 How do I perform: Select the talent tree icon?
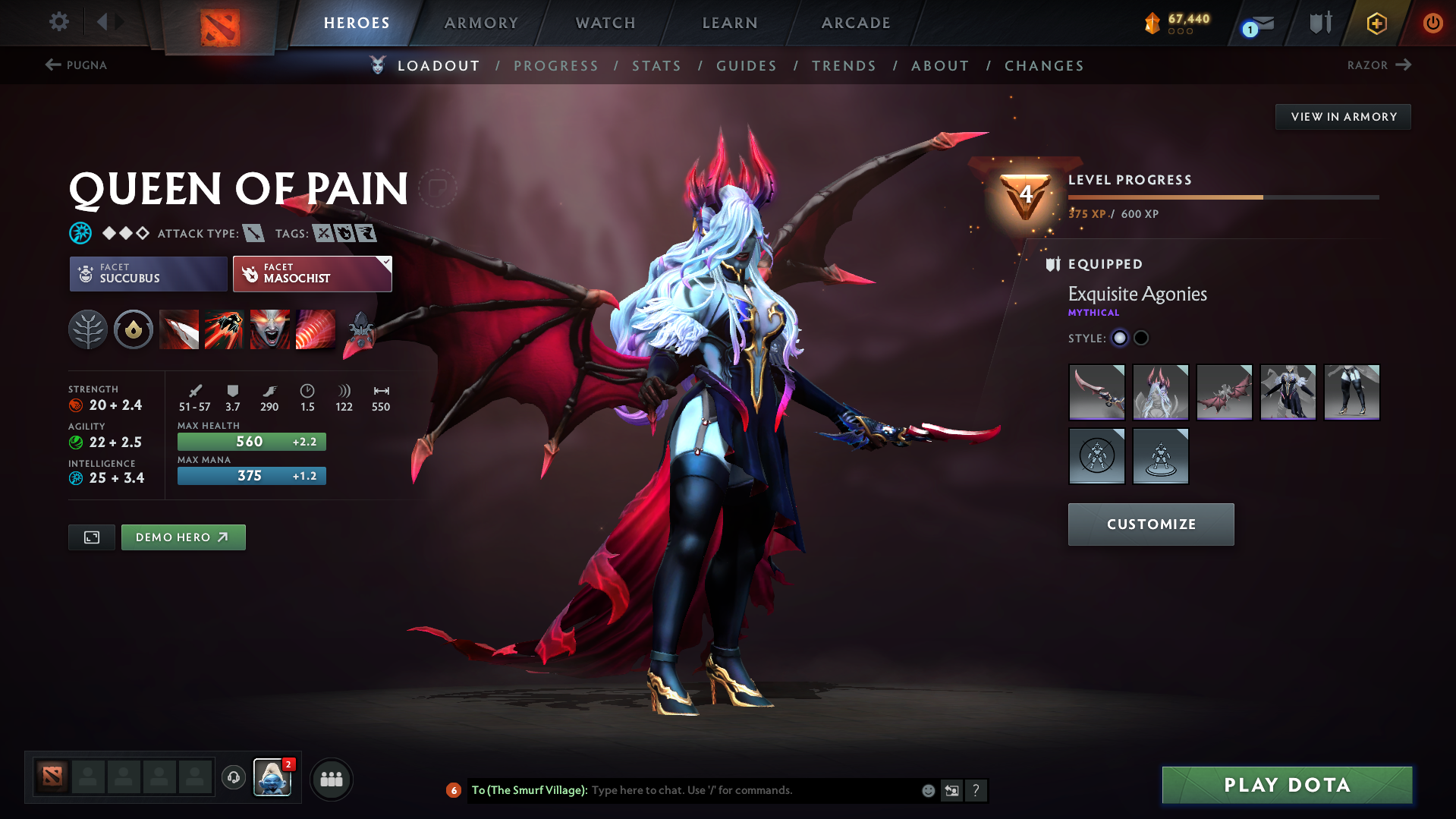pos(88,329)
